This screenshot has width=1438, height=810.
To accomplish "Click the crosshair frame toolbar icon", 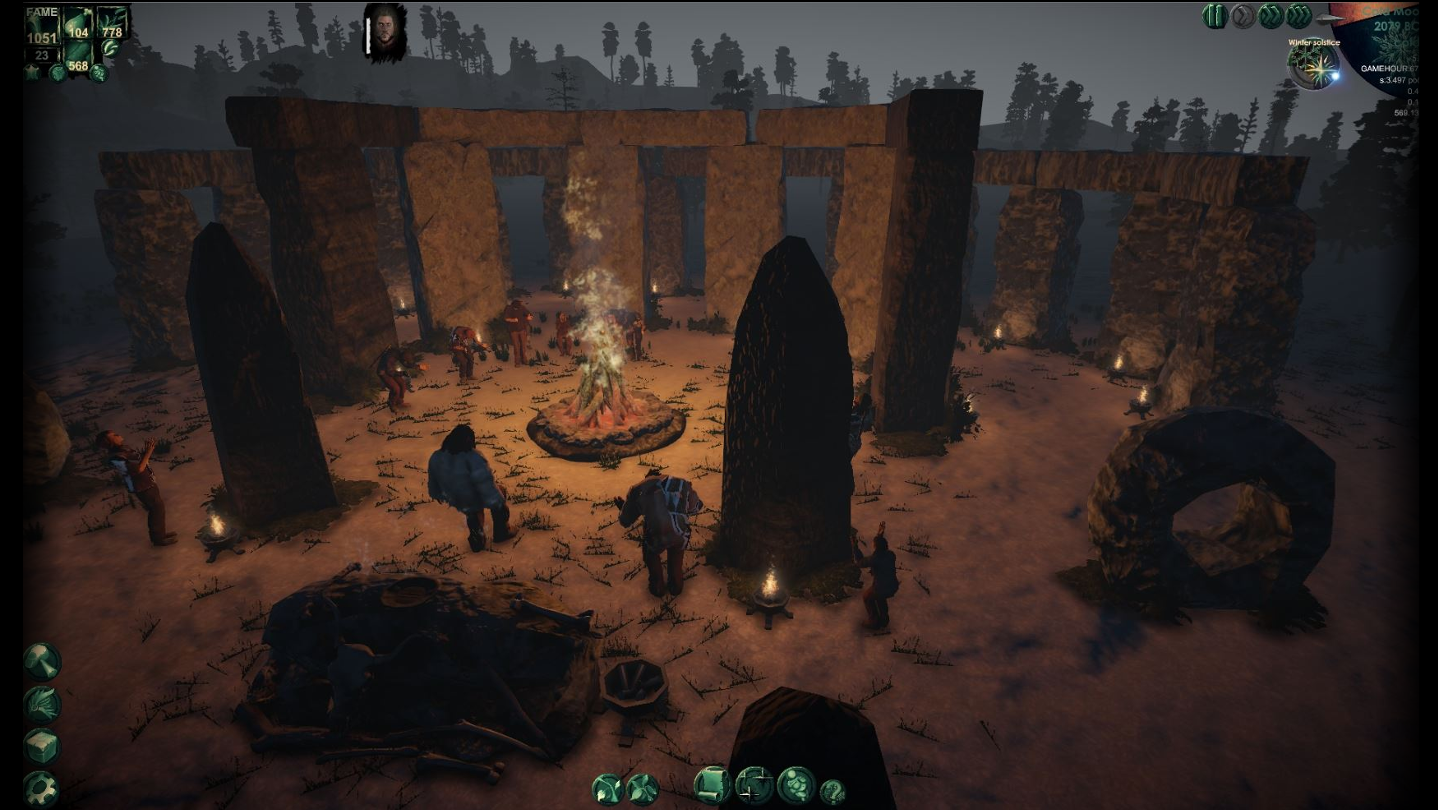I will click(x=754, y=786).
